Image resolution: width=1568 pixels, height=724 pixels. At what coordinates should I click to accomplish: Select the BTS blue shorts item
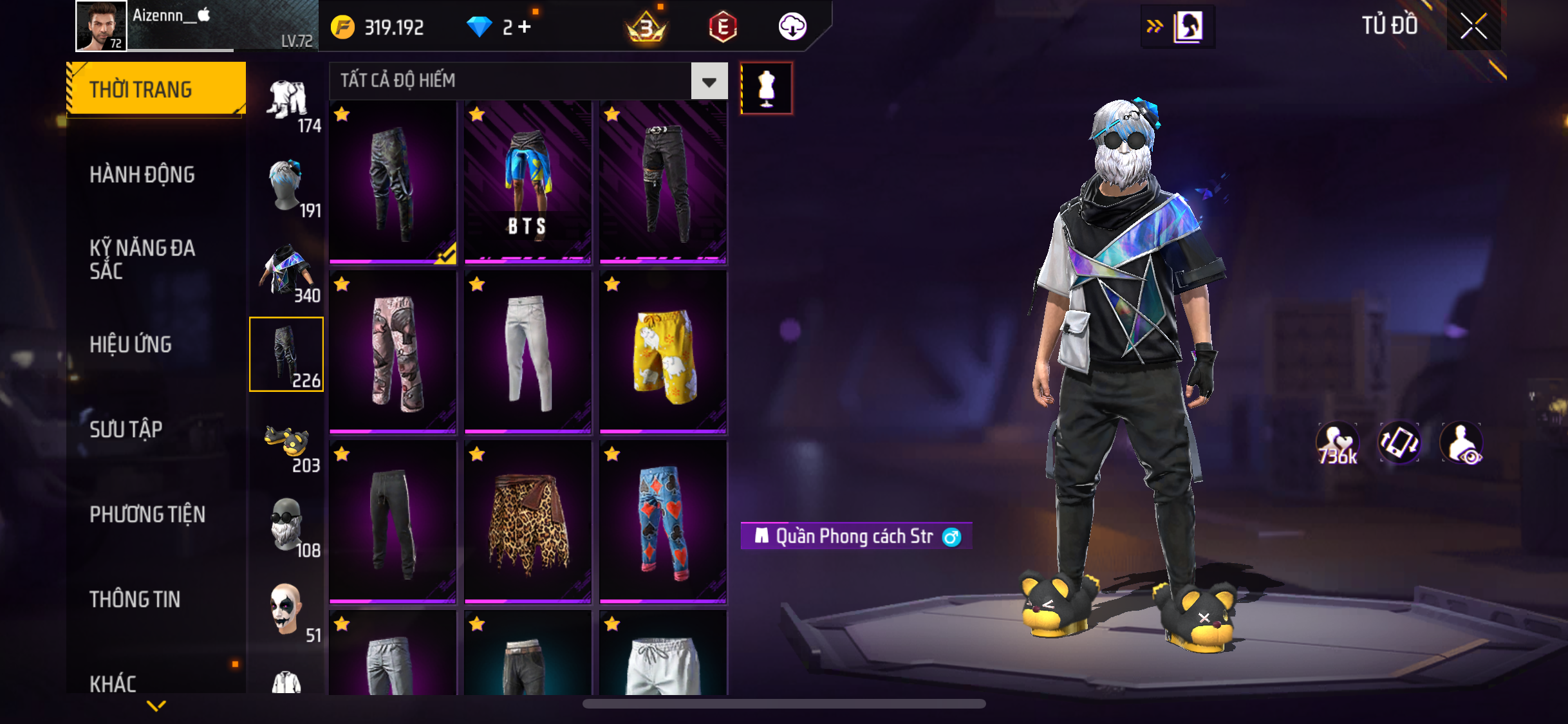527,182
